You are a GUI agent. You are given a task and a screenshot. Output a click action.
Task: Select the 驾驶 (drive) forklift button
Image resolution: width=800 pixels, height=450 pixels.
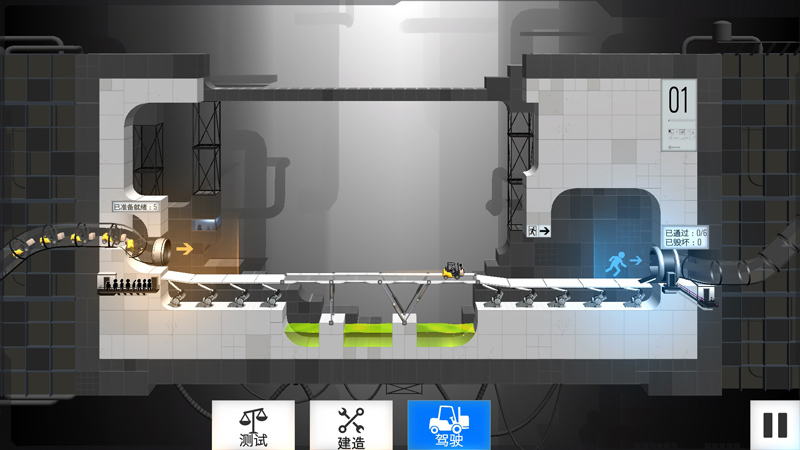click(x=449, y=425)
